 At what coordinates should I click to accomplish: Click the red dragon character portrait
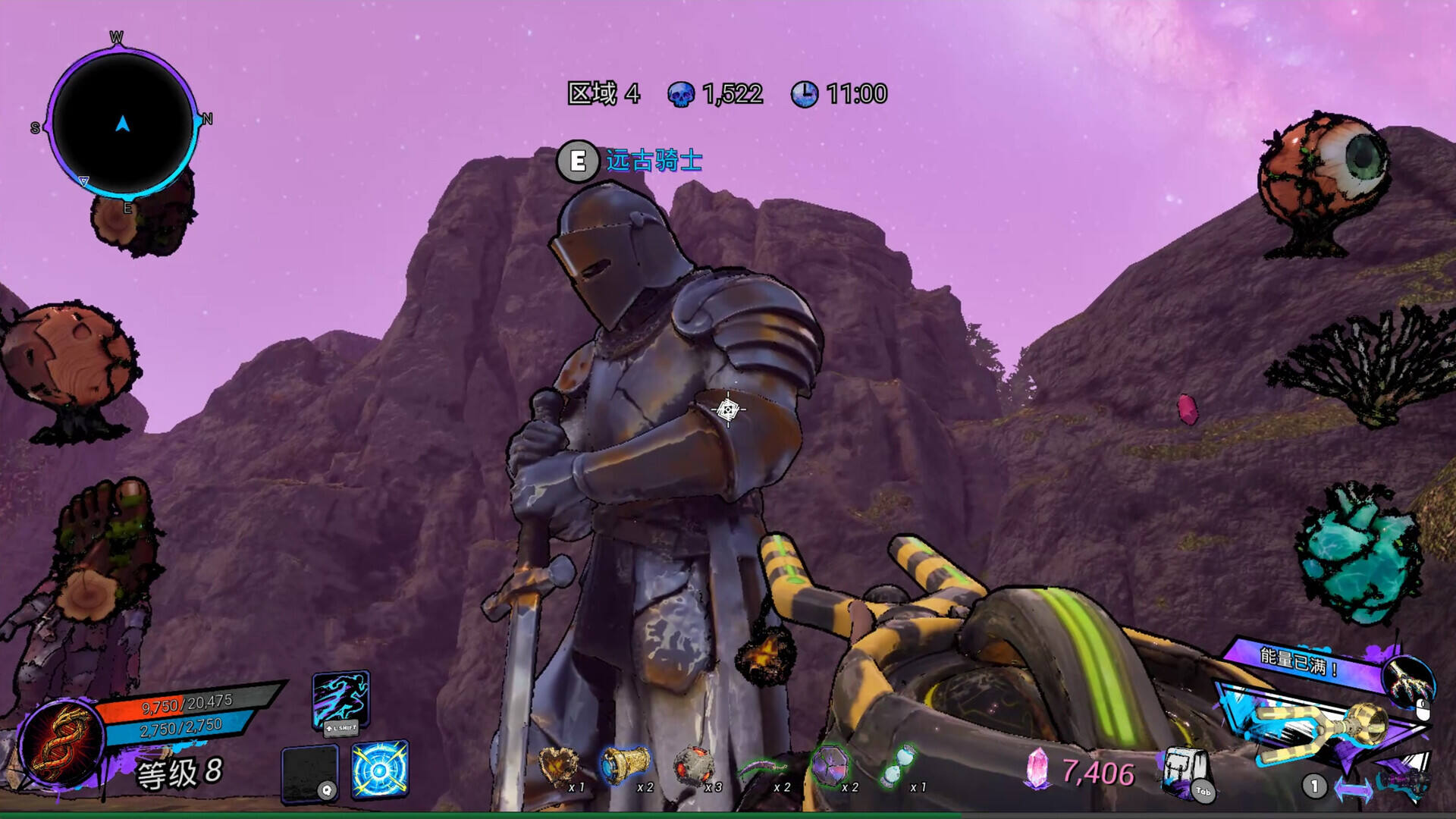coord(61,742)
